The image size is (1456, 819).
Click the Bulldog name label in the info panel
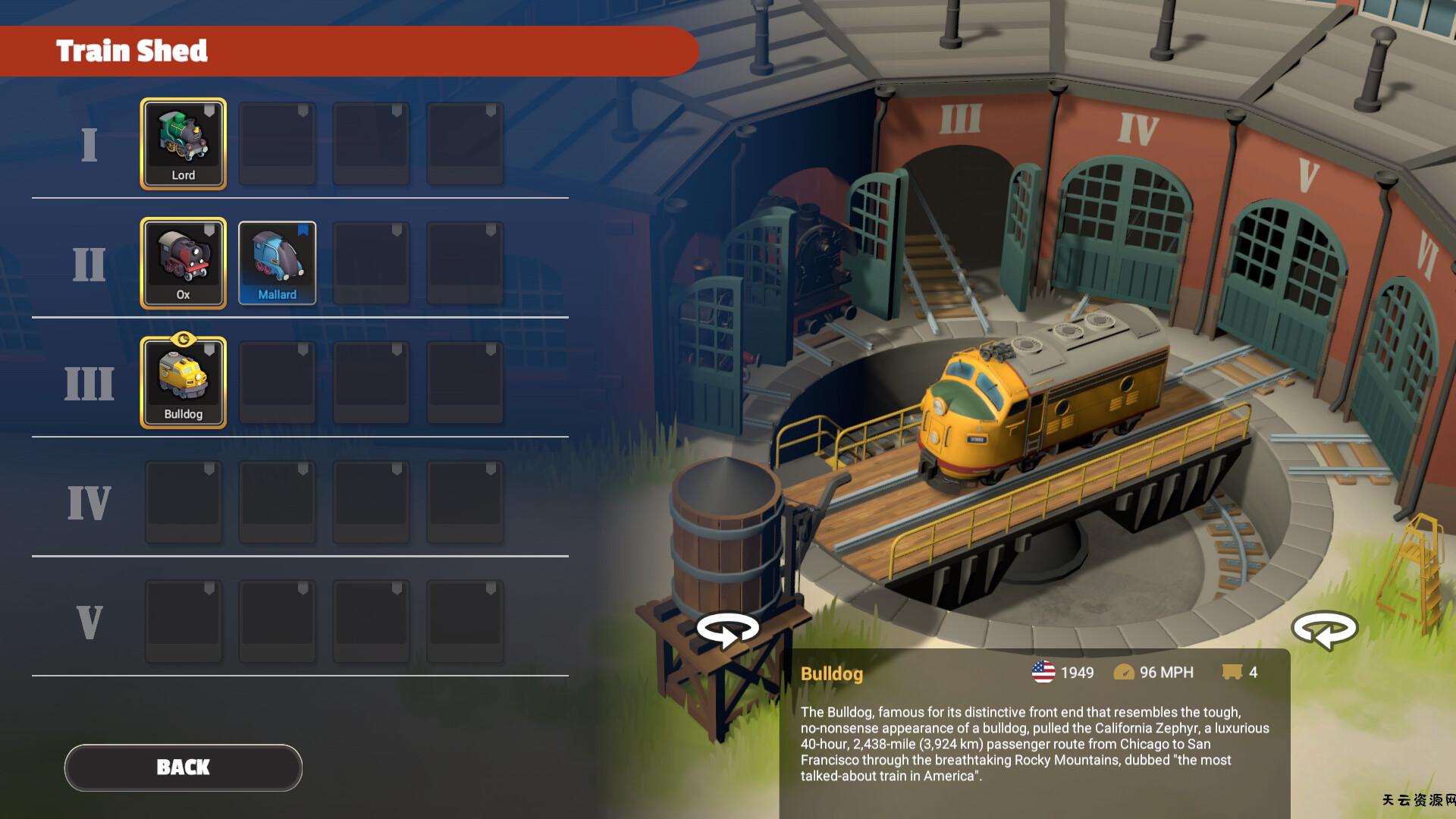(x=833, y=672)
